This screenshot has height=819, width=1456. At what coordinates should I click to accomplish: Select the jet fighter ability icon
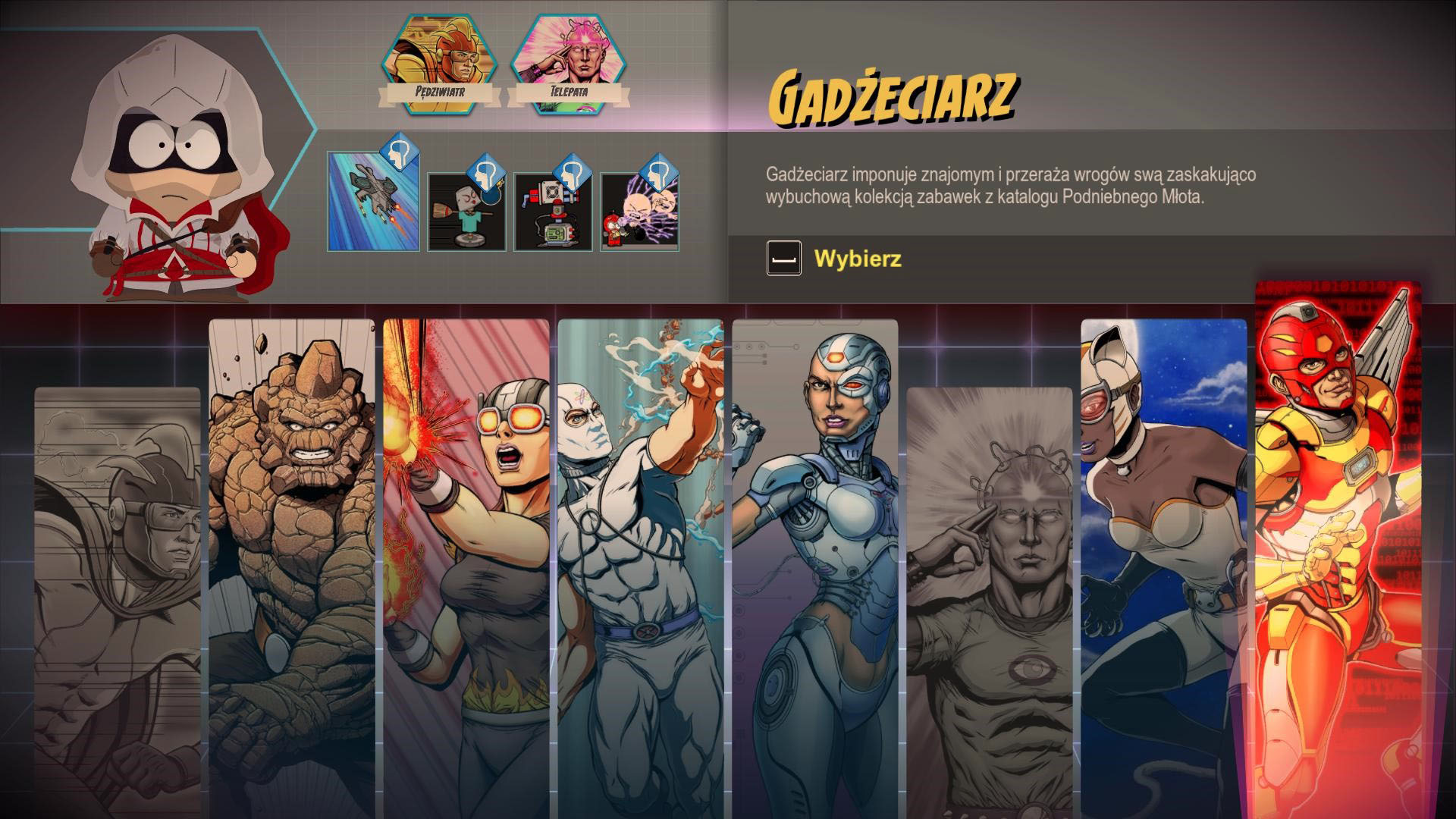click(373, 201)
